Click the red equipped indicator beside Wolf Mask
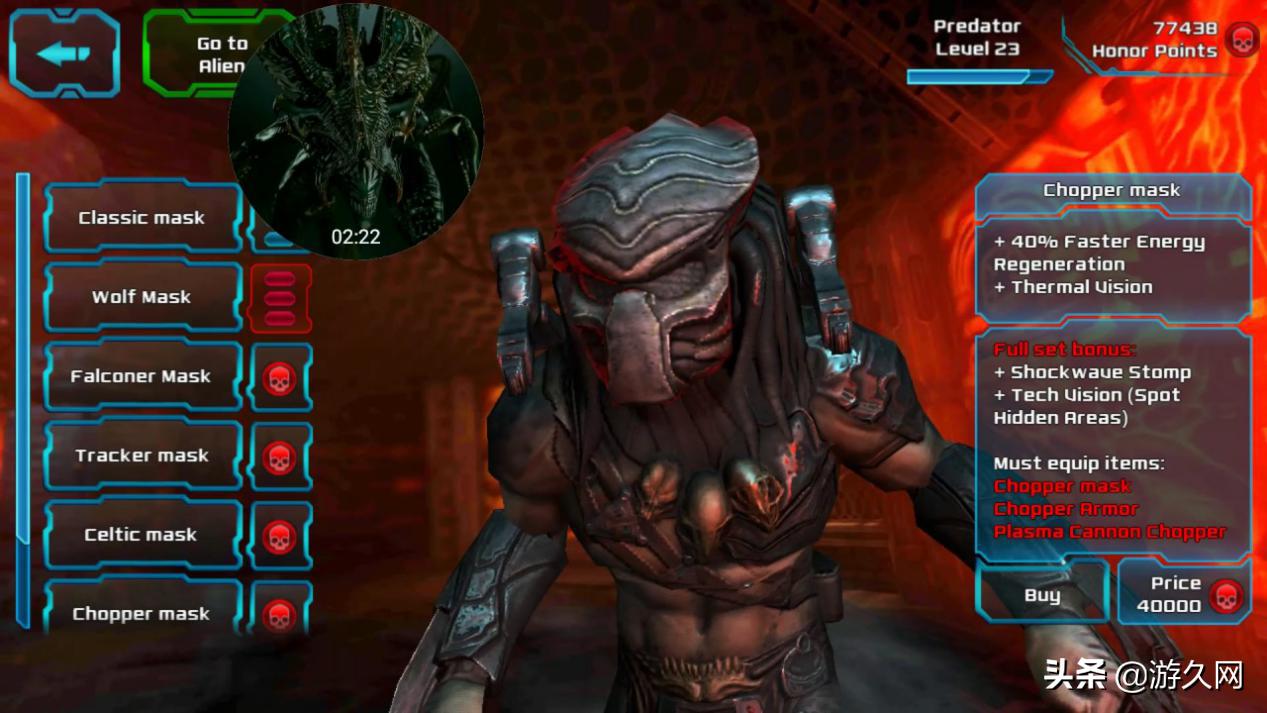This screenshot has height=713, width=1267. 280,298
